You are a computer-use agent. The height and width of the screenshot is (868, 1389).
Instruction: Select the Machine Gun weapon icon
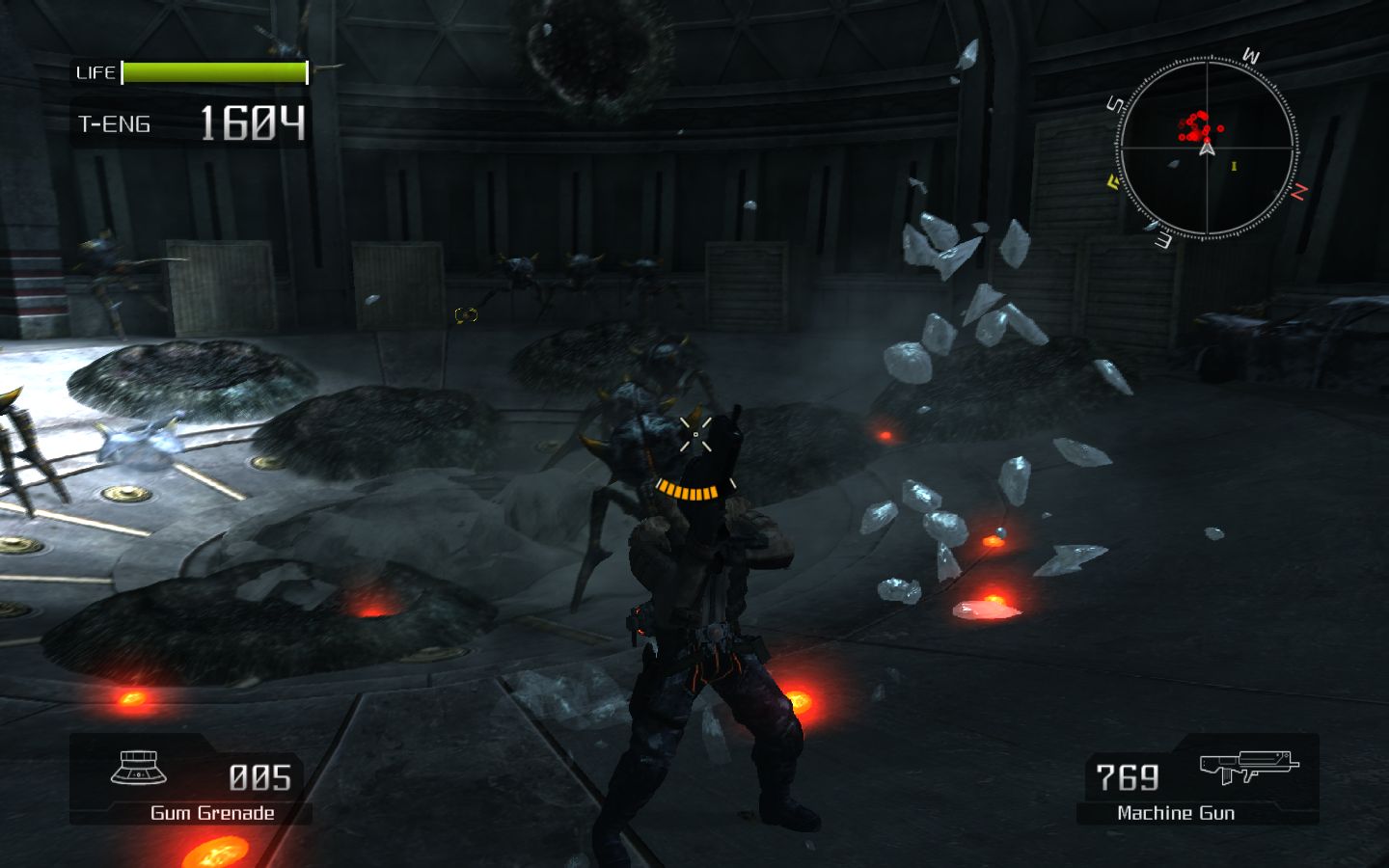[x=1248, y=768]
